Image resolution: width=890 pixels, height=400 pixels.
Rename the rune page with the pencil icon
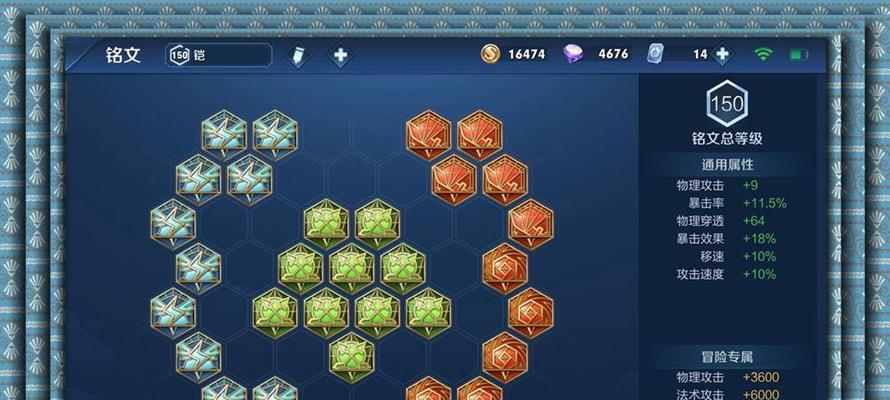298,55
